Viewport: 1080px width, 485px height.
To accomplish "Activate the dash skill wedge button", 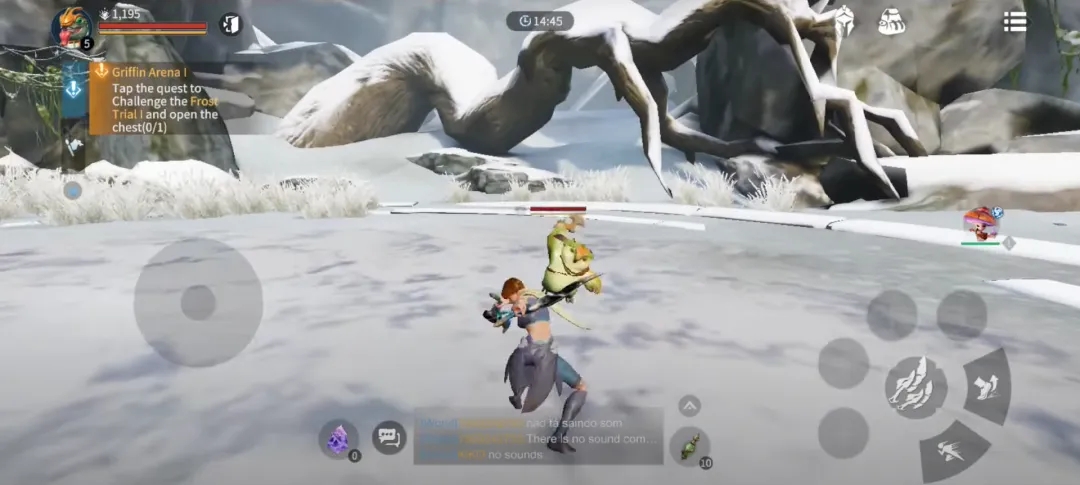I will (953, 452).
